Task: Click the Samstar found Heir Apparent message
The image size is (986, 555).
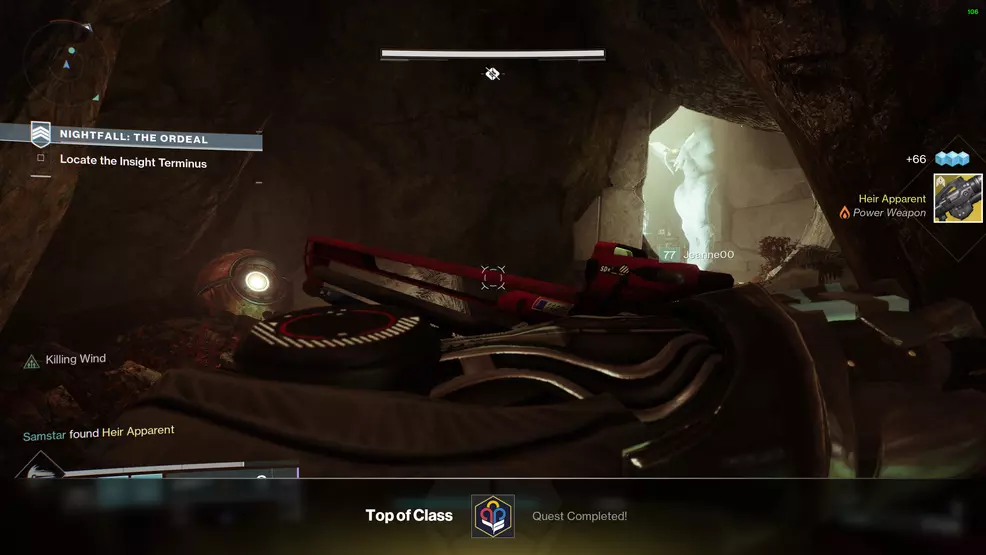Action: (x=99, y=433)
